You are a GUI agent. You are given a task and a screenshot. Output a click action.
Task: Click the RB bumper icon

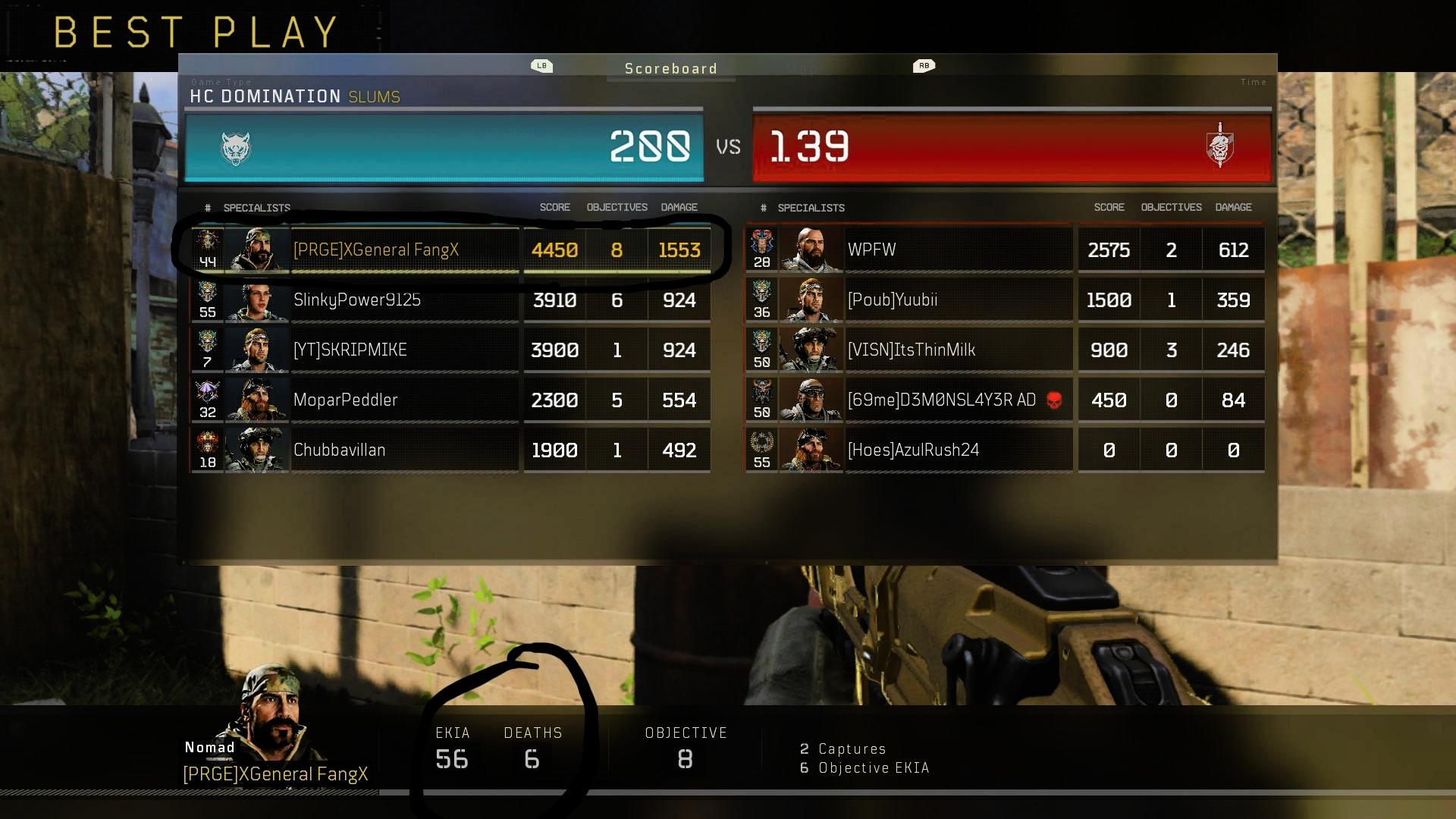tap(924, 66)
